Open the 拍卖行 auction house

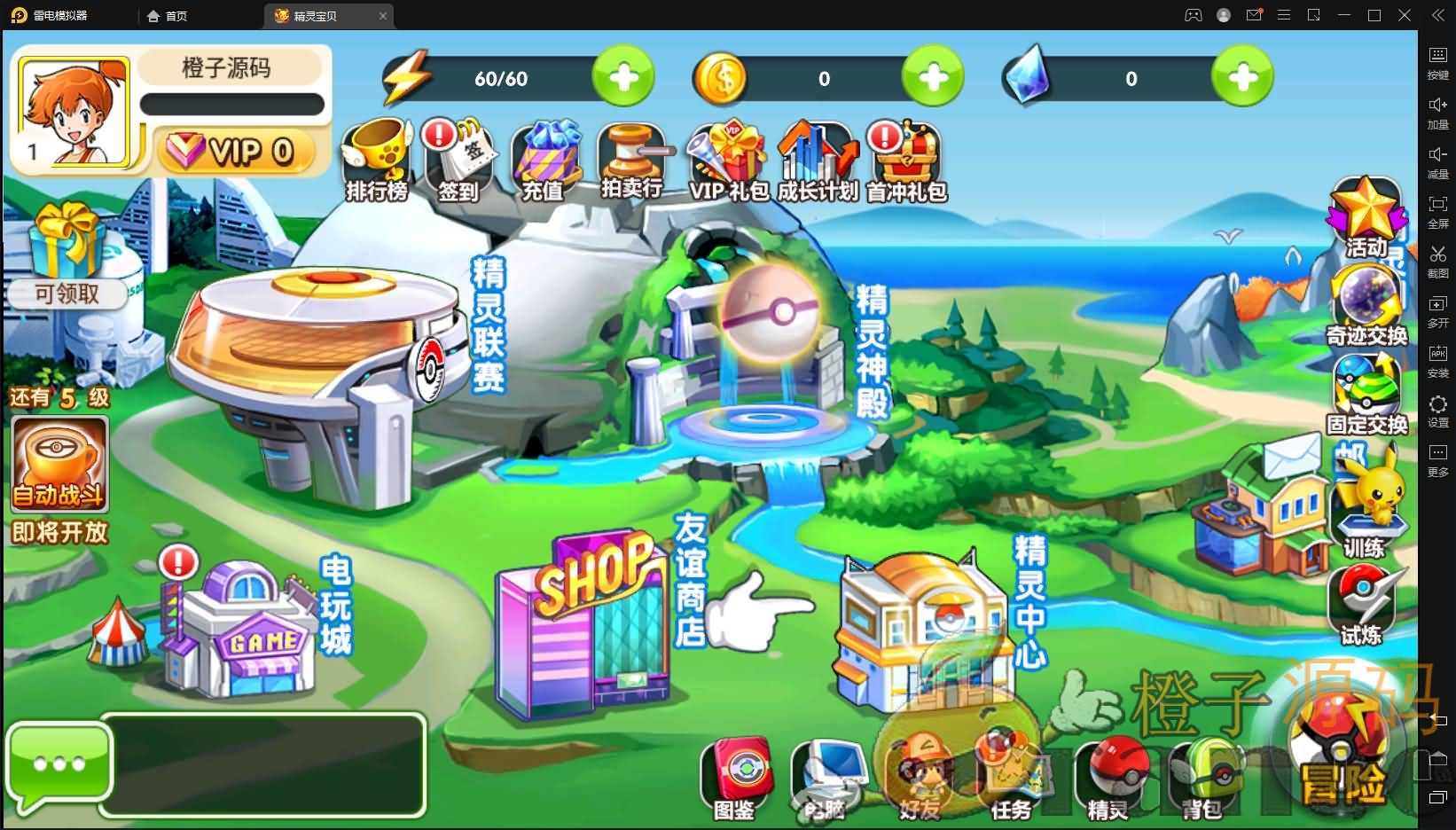pyautogui.click(x=631, y=160)
